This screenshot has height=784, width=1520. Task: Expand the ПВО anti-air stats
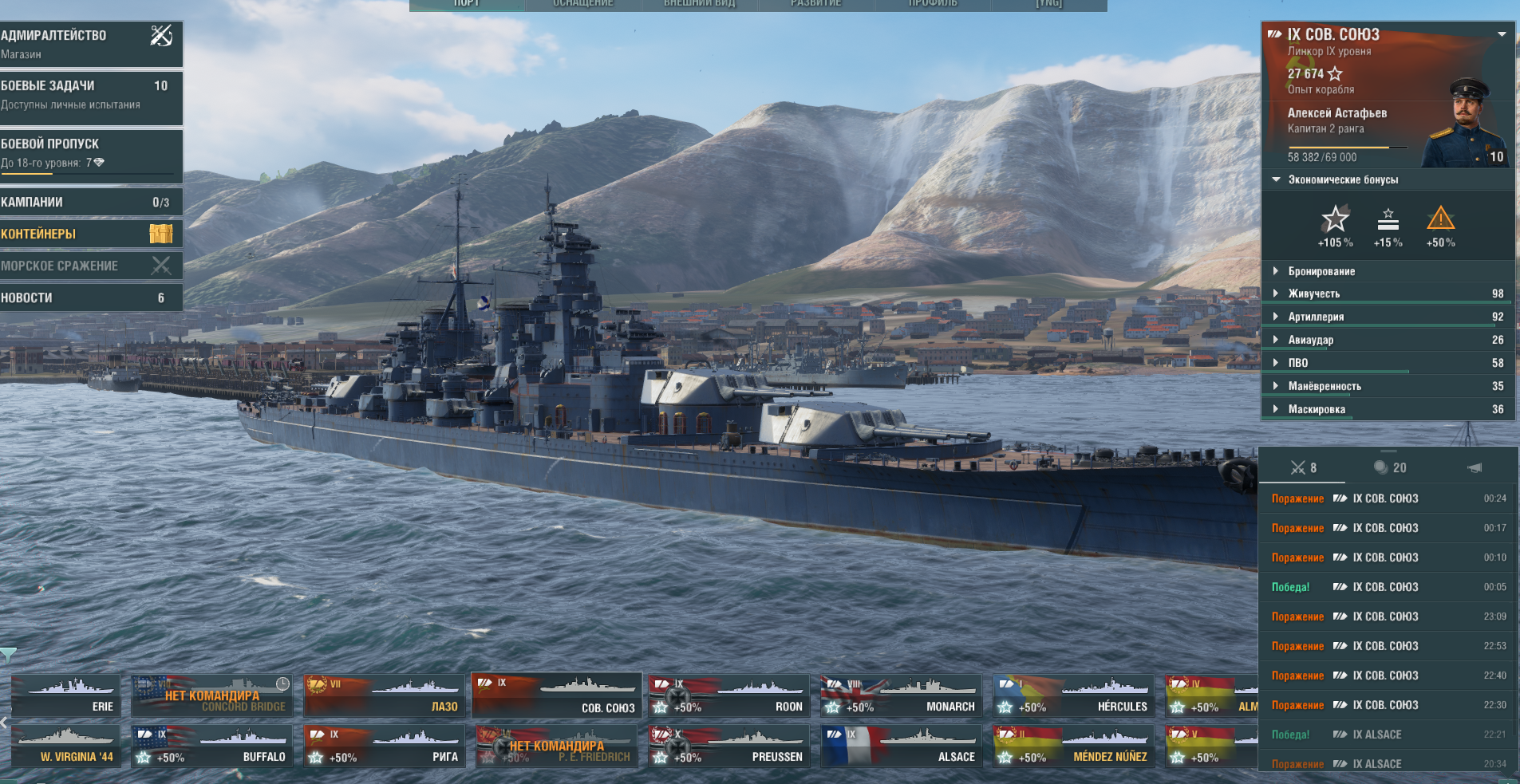point(1298,363)
